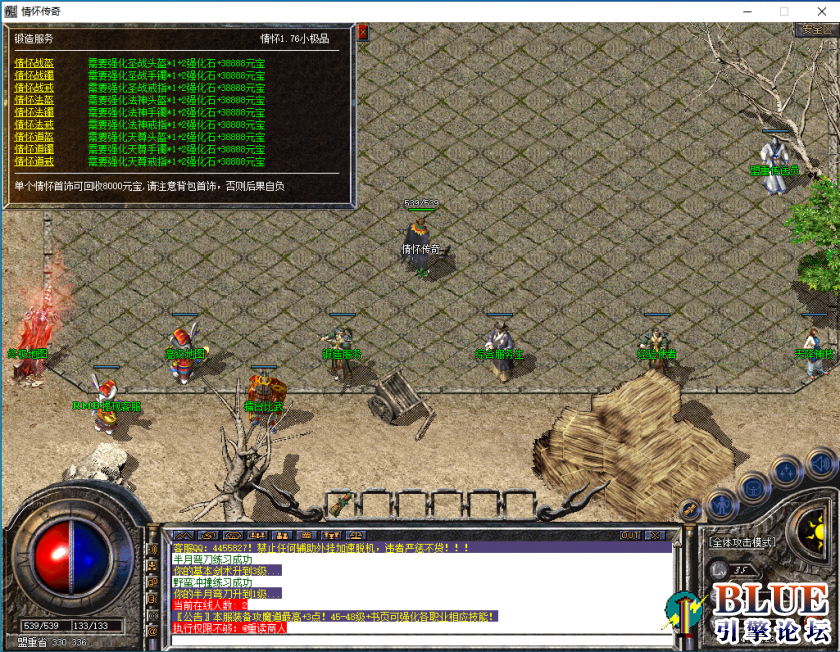Close the game window

(x=820, y=11)
